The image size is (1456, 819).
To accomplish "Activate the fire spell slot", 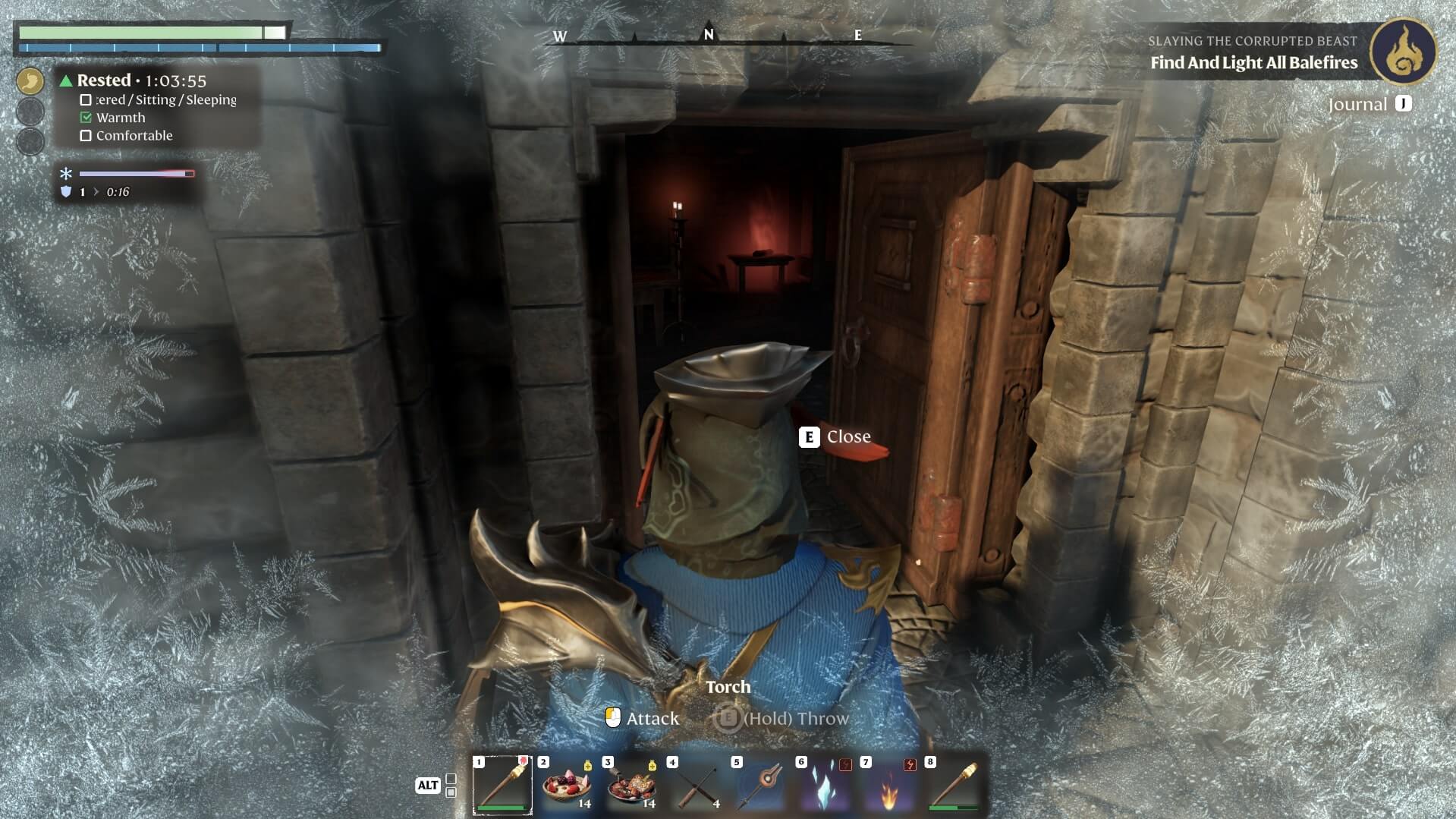I will pos(889,785).
